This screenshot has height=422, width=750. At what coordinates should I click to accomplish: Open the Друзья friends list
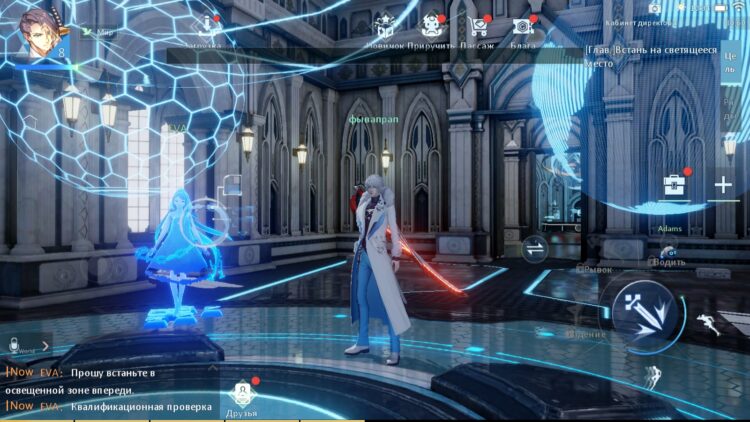[x=241, y=398]
